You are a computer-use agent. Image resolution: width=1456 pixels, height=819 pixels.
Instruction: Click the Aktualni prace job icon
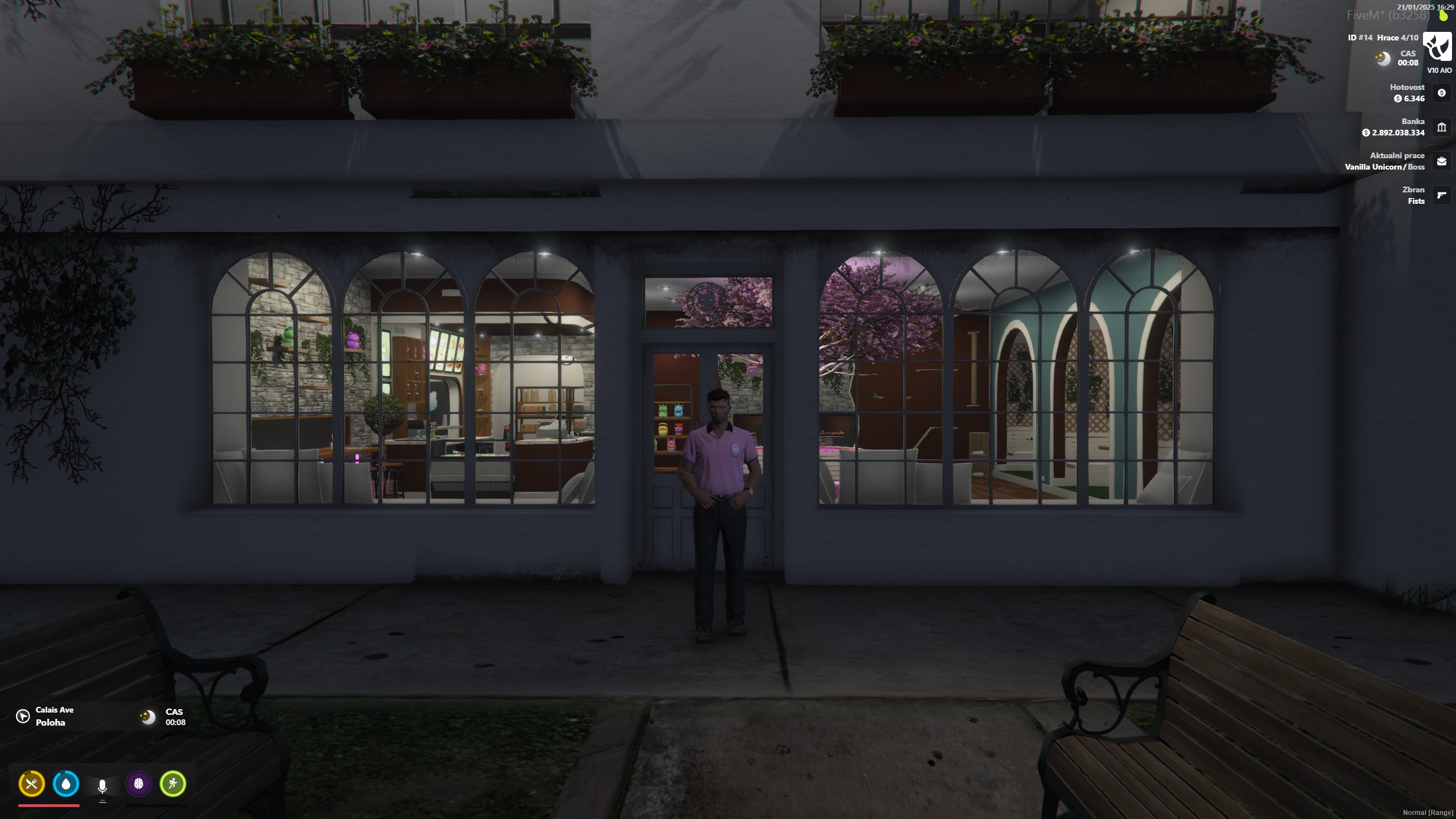[x=1441, y=161]
